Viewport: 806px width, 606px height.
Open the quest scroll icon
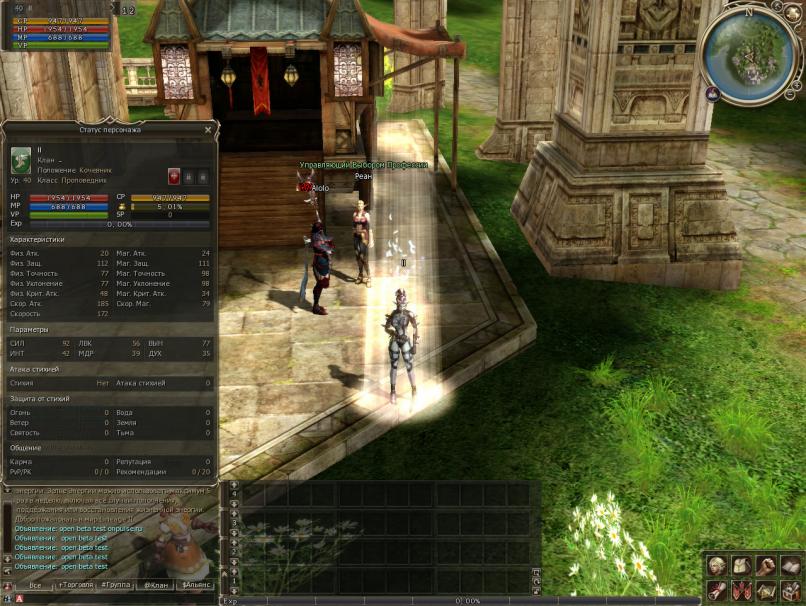point(717,590)
